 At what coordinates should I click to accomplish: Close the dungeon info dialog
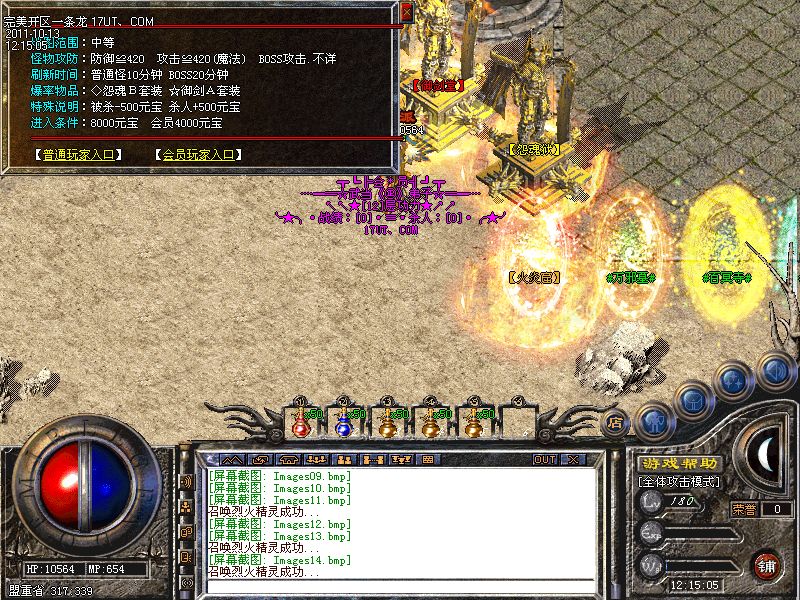tap(406, 12)
